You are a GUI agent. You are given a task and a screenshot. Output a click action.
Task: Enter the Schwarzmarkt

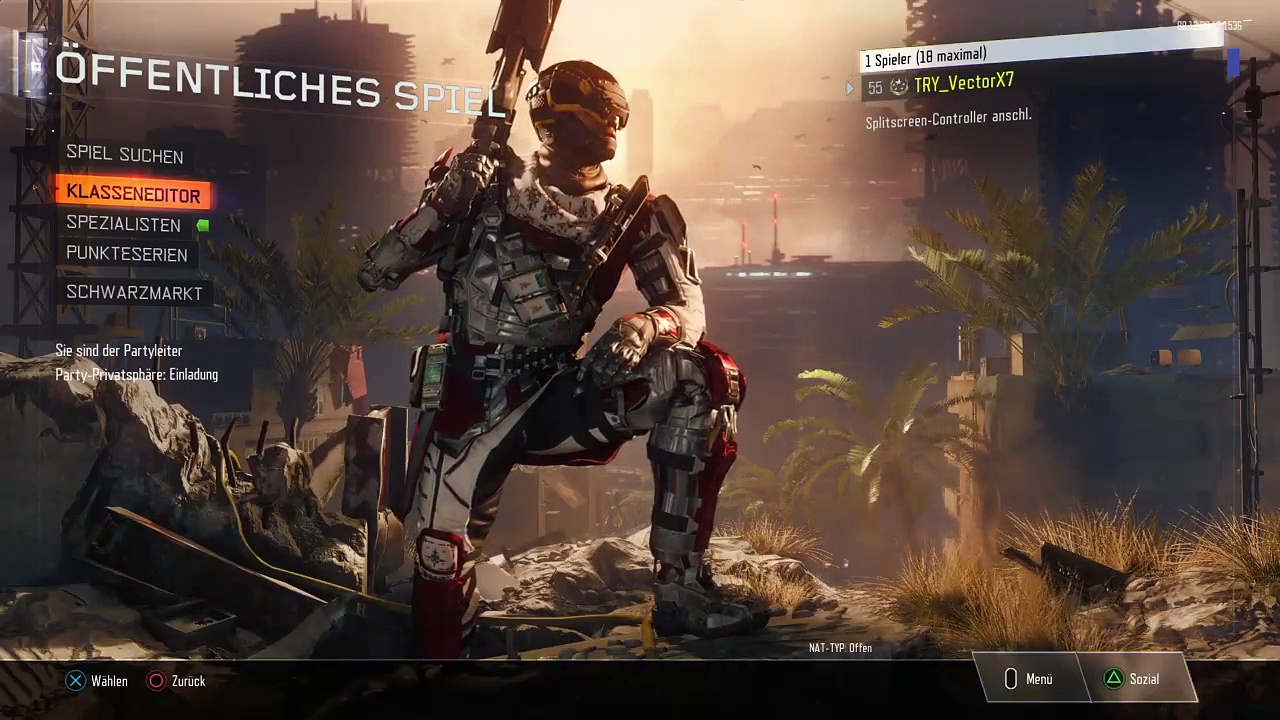click(134, 292)
